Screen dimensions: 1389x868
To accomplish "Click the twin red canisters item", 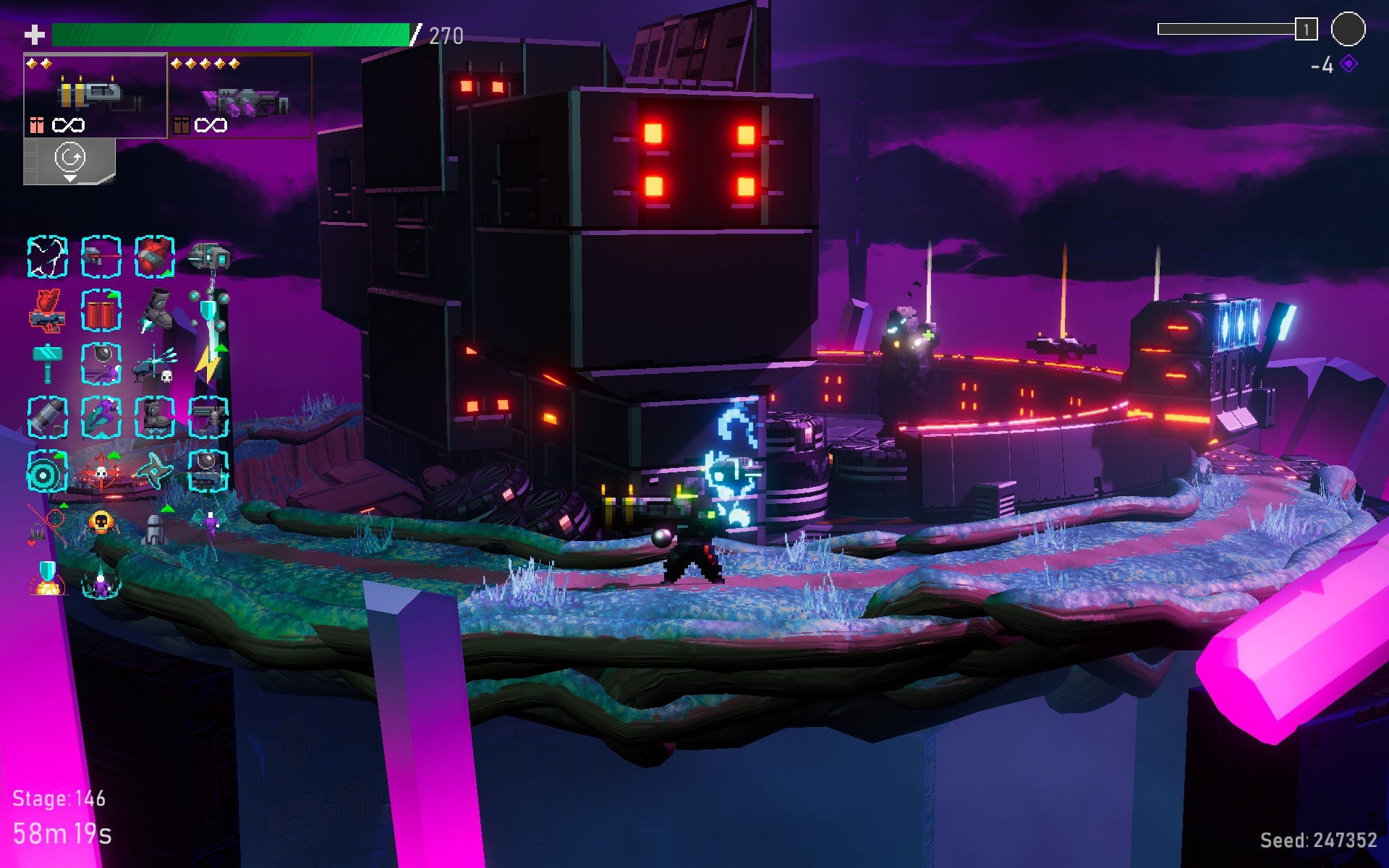I will 101,311.
